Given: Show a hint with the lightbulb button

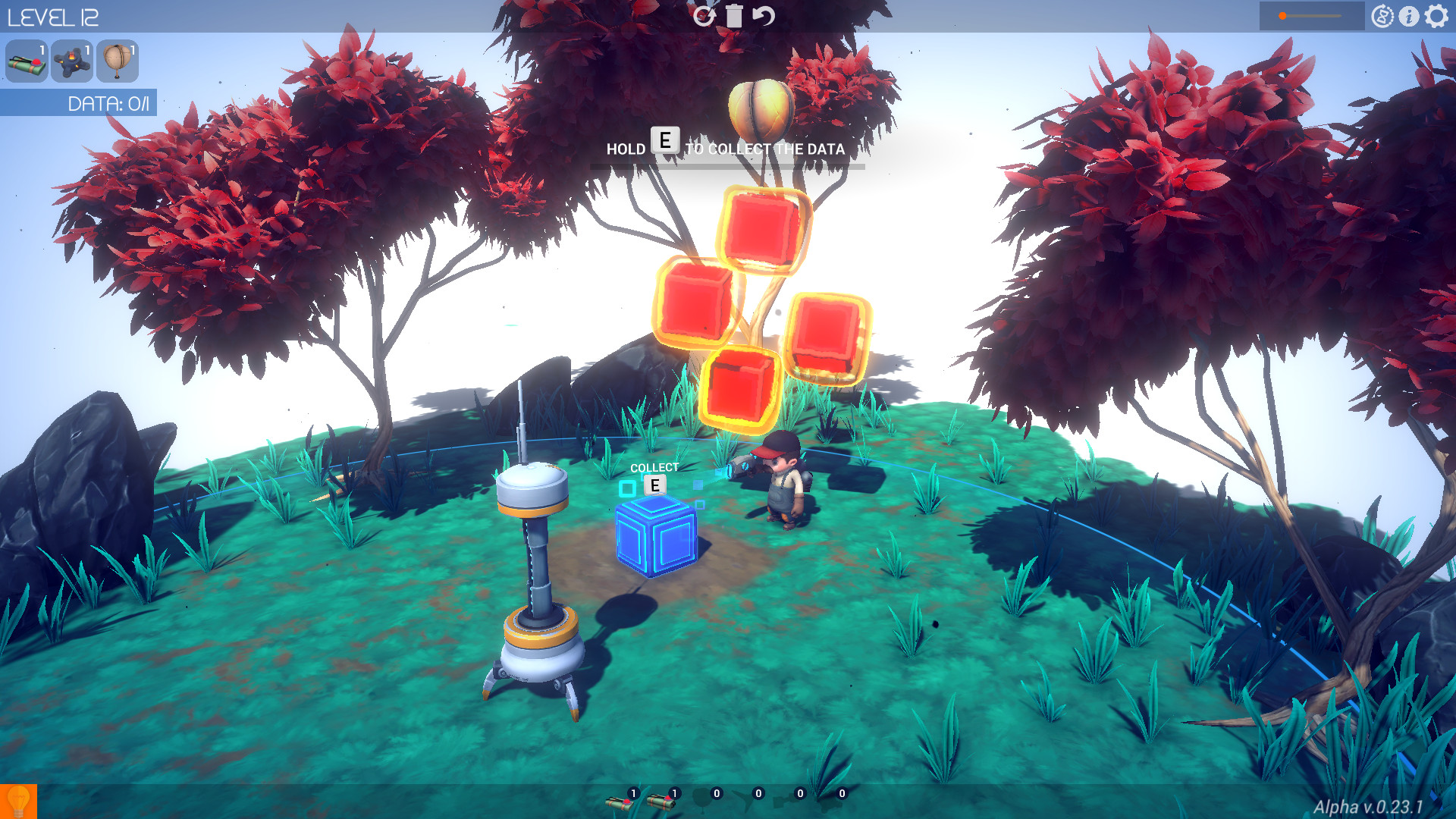Looking at the screenshot, I should (18, 802).
